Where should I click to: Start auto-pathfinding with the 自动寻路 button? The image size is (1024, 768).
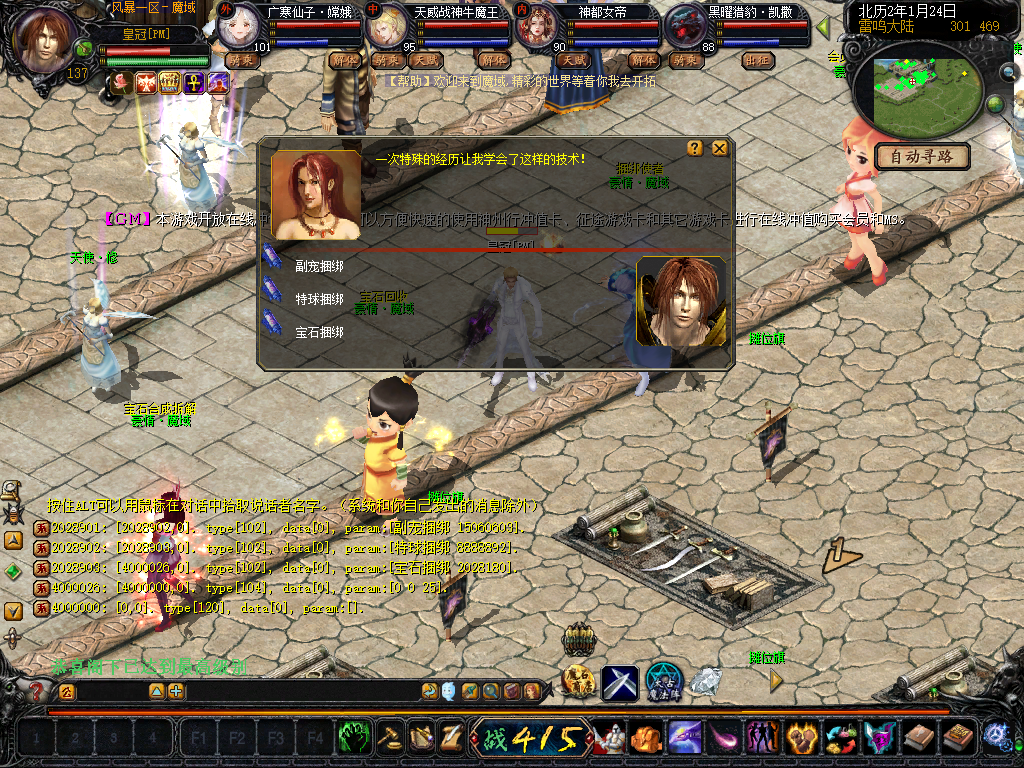[922, 156]
